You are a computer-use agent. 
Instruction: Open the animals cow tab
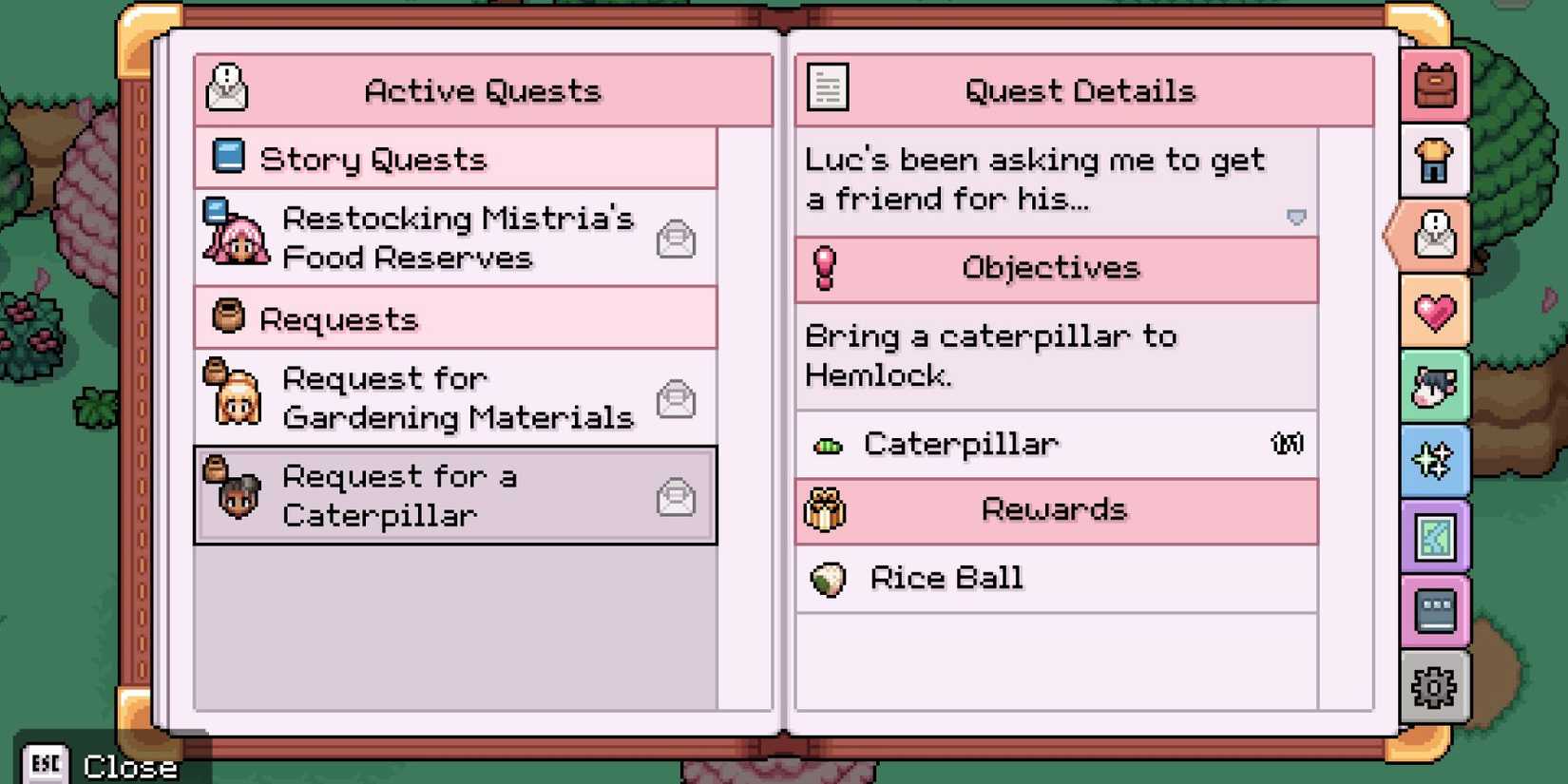pyautogui.click(x=1435, y=386)
